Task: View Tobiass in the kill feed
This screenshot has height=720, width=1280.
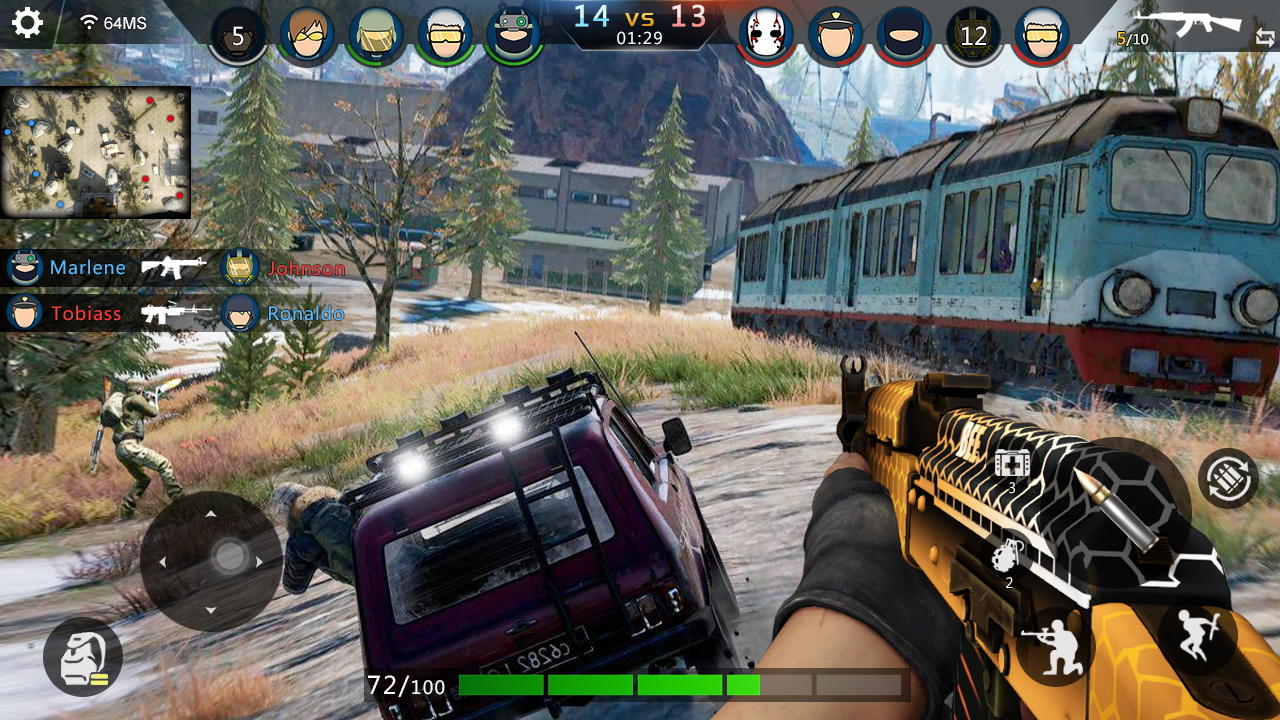Action: [85, 313]
